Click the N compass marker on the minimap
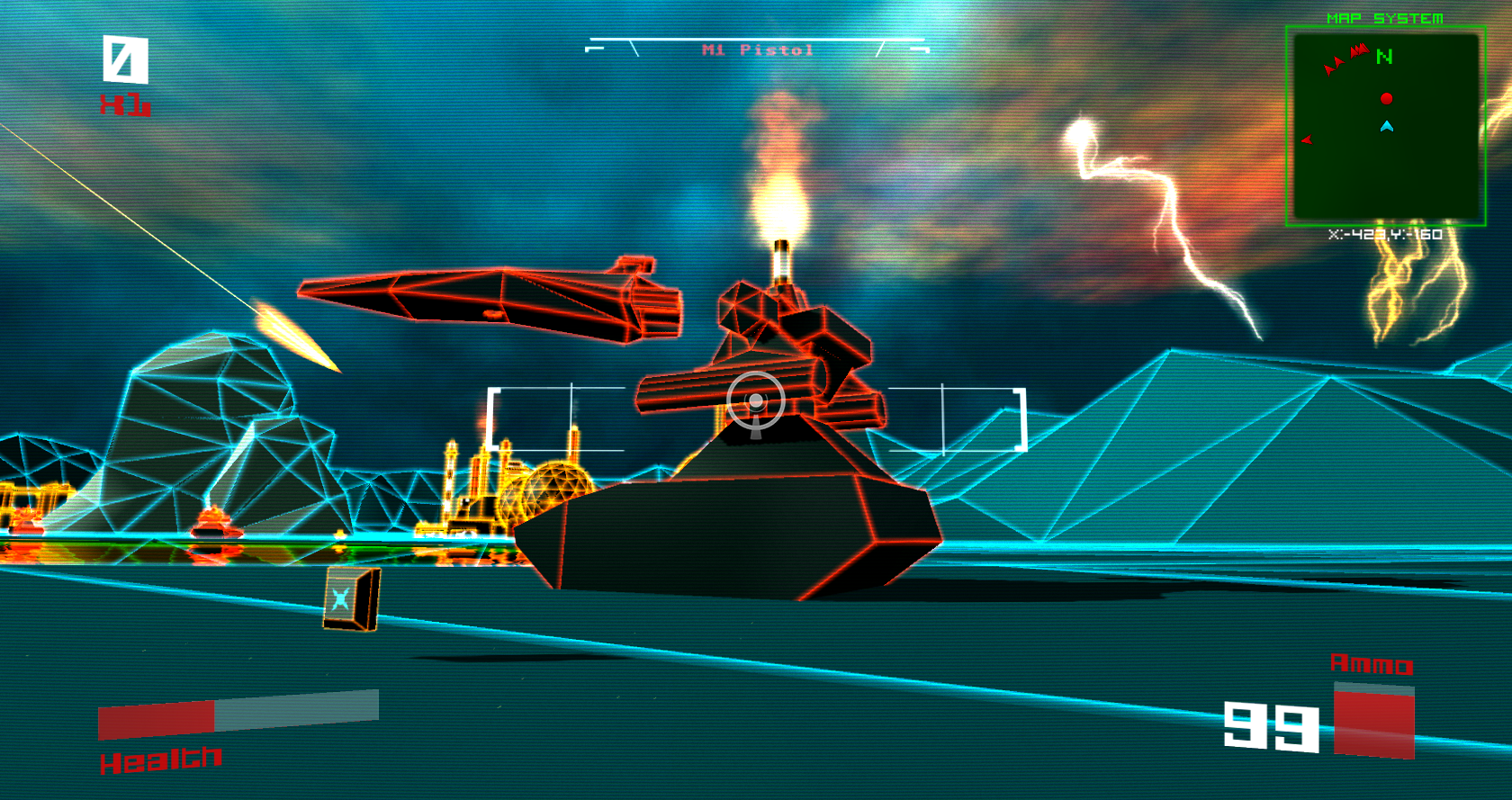The width and height of the screenshot is (1512, 800). tap(1383, 58)
